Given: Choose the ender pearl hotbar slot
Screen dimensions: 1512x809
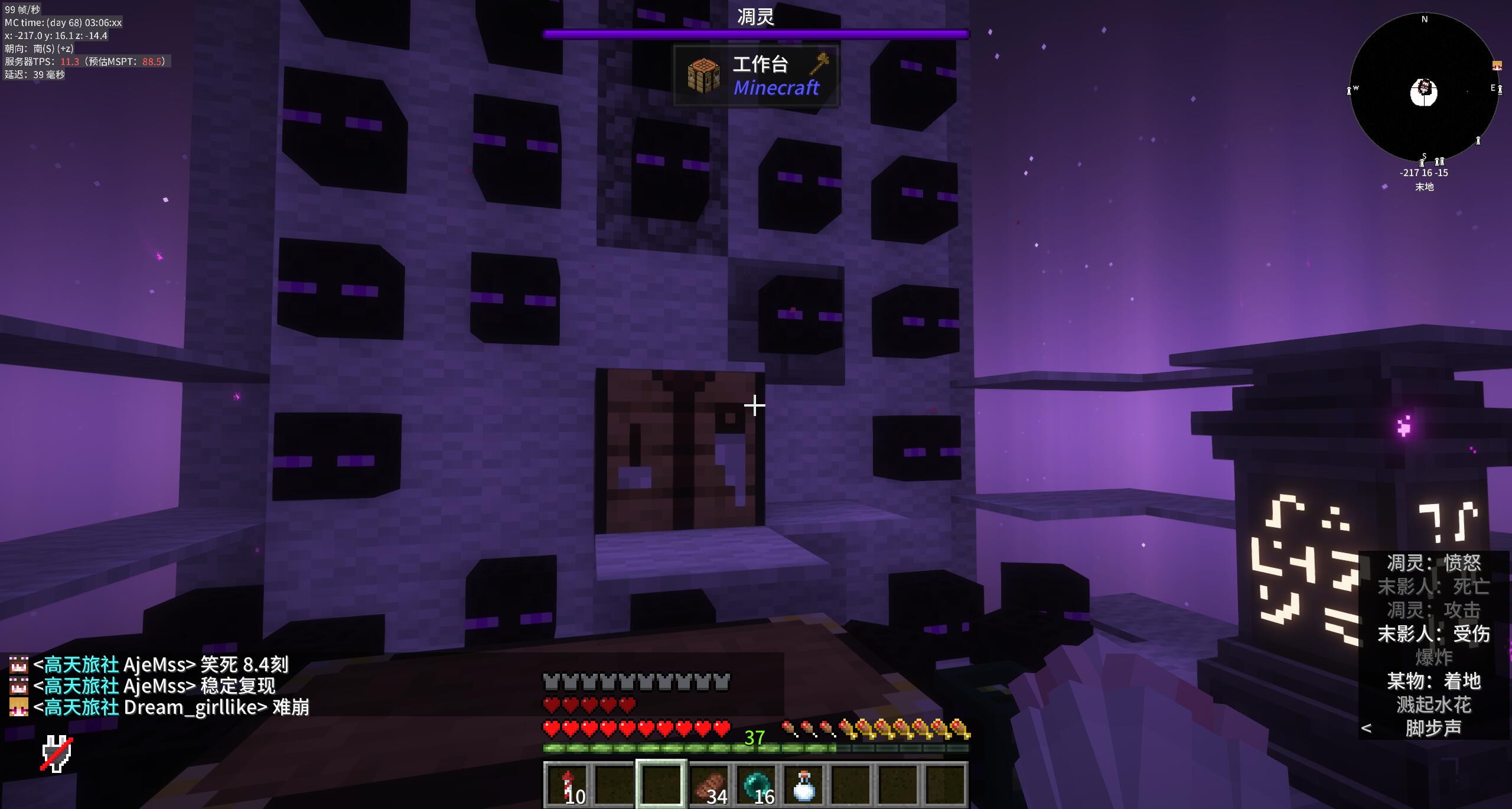Looking at the screenshot, I should (x=756, y=785).
